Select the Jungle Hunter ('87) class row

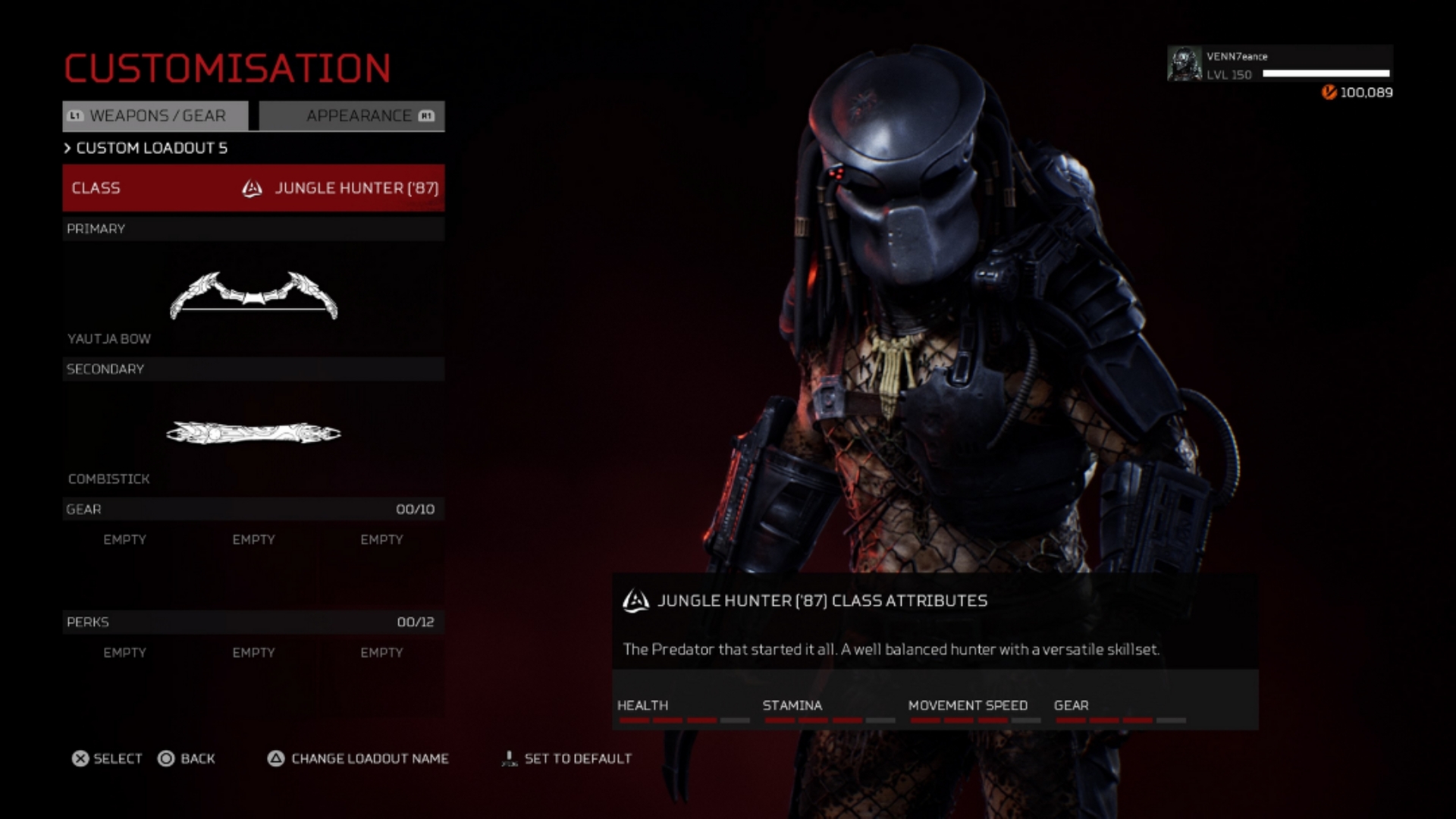[x=253, y=188]
